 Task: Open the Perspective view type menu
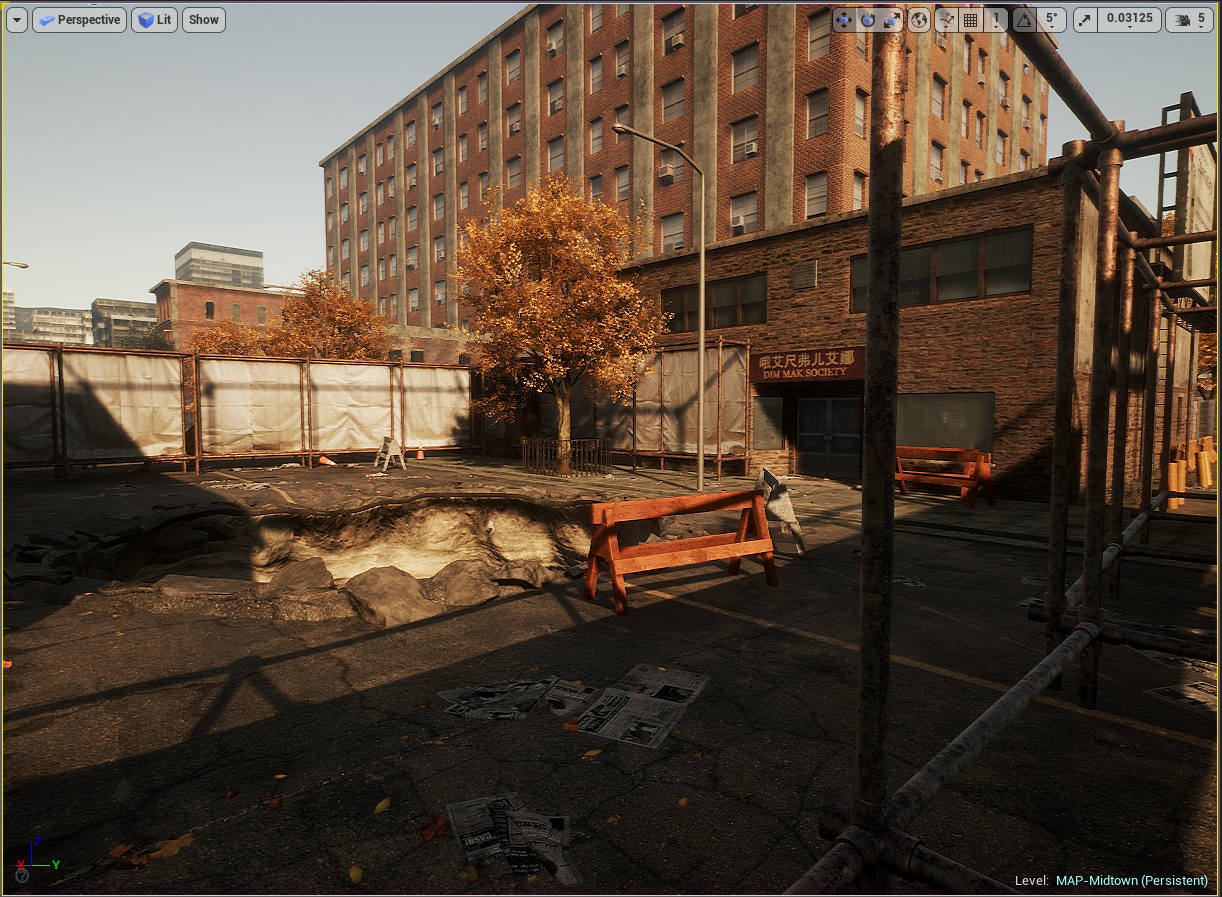tap(79, 20)
